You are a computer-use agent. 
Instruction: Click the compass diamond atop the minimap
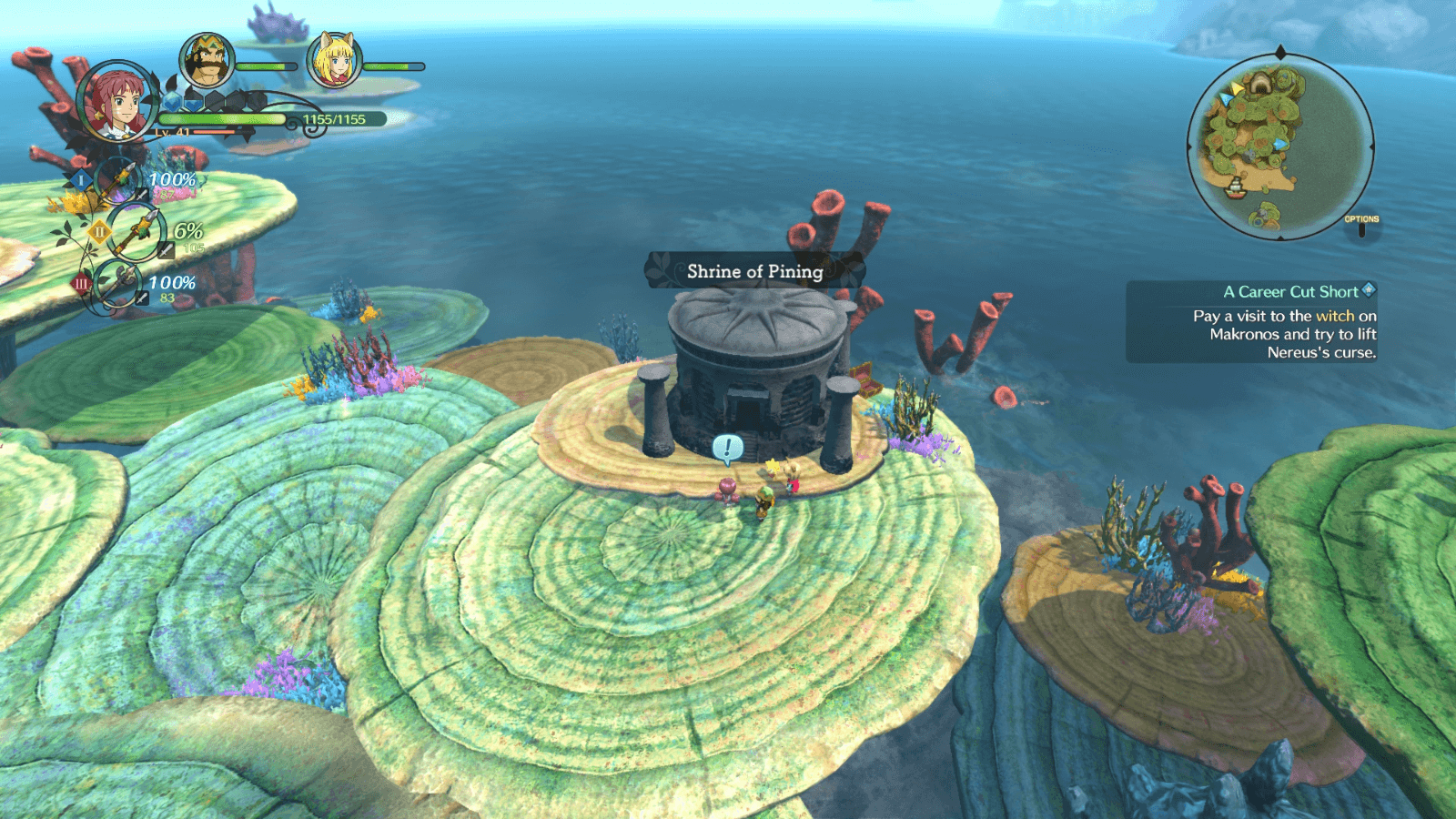pyautogui.click(x=1279, y=50)
